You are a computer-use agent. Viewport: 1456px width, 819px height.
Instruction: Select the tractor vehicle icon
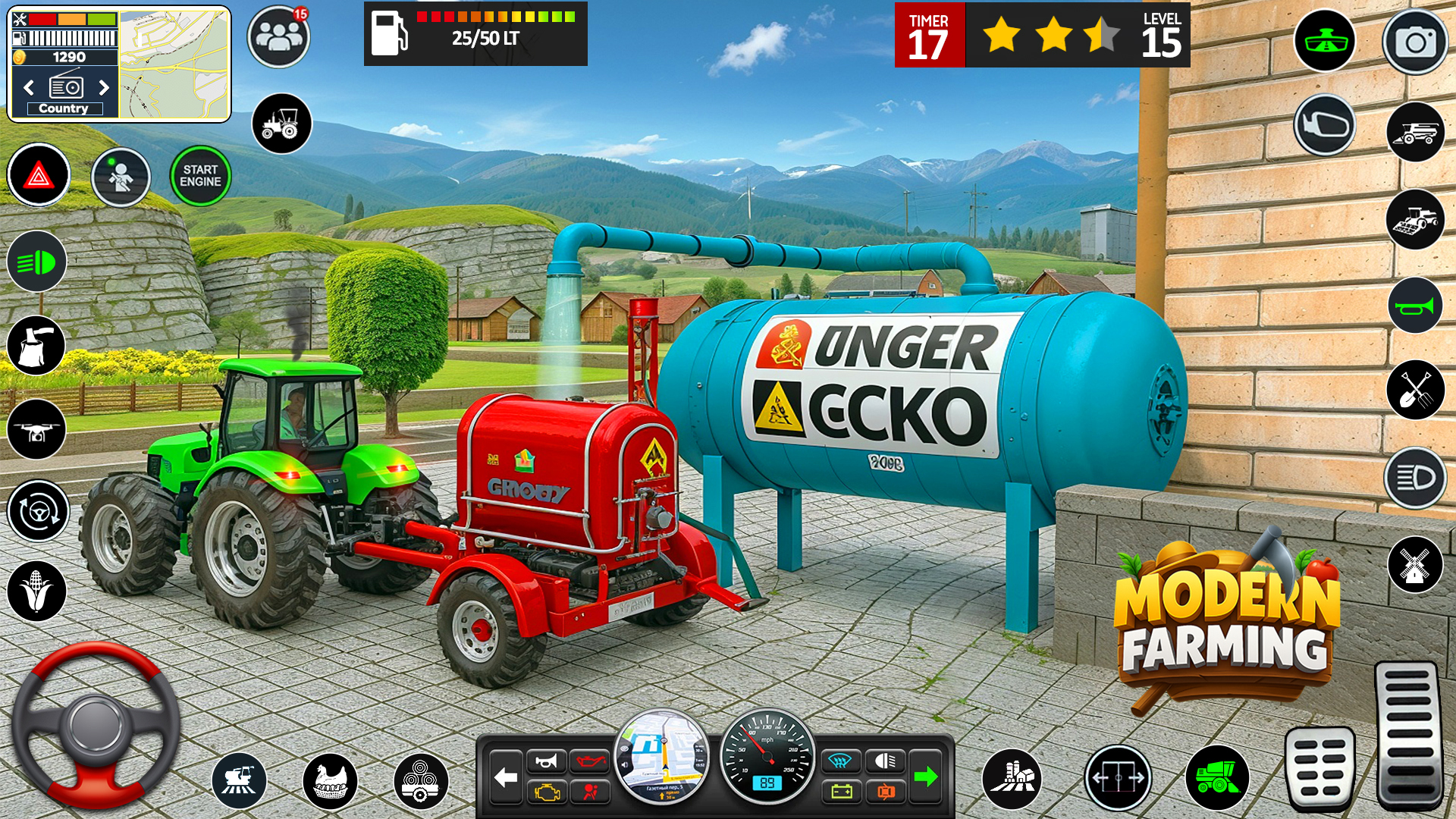pos(281,124)
